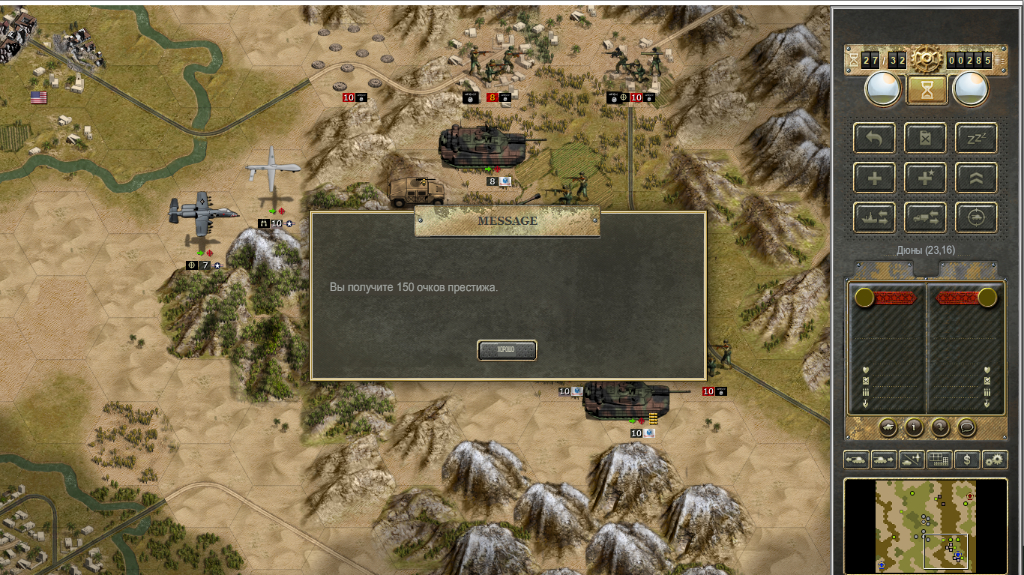Click the ship embark swap button
Image resolution: width=1024 pixels, height=575 pixels.
[874, 216]
